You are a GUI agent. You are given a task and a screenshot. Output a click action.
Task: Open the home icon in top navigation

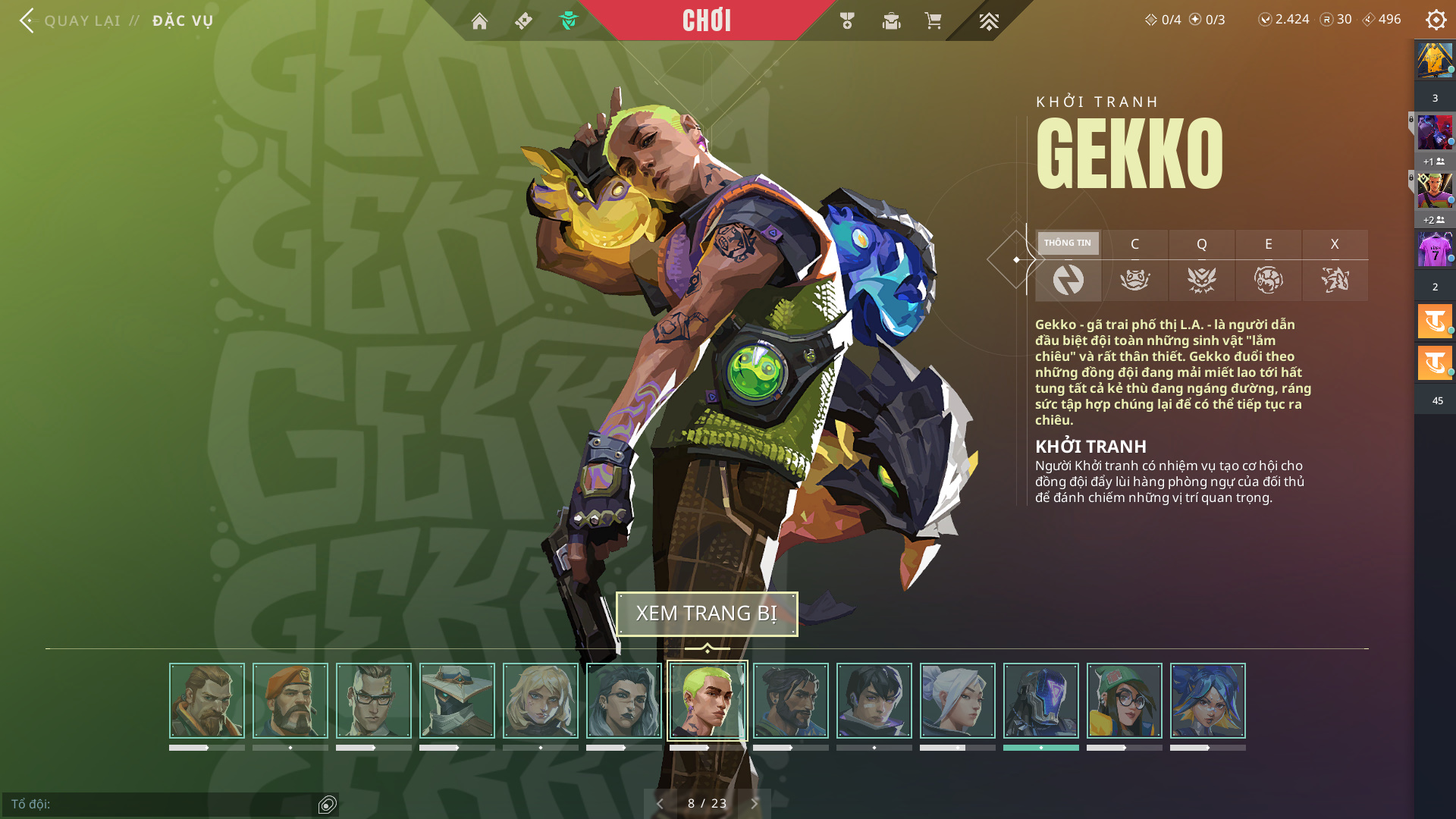click(x=479, y=21)
